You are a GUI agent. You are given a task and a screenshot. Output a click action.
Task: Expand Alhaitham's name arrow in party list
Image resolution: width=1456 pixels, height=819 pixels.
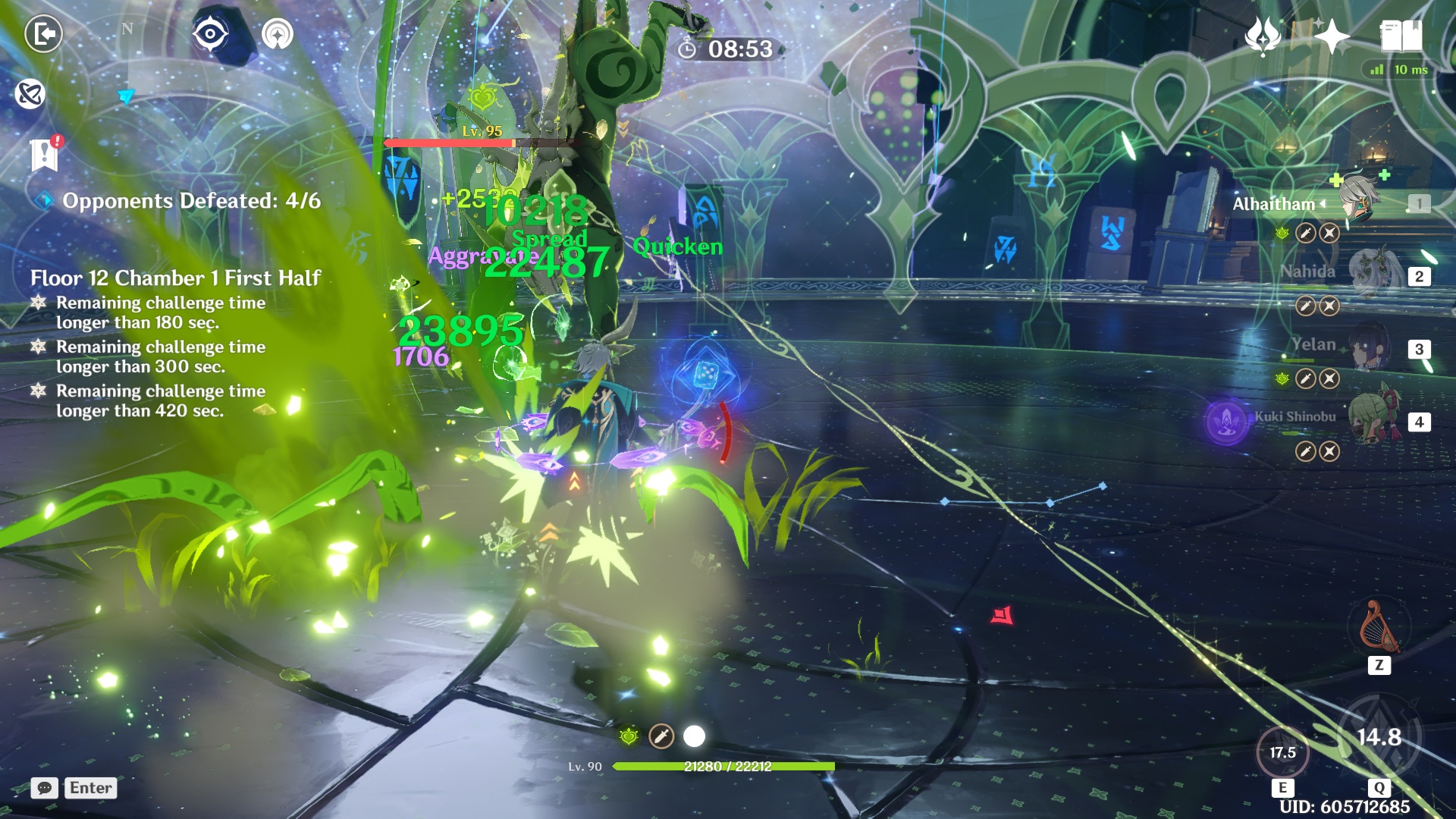(1322, 203)
